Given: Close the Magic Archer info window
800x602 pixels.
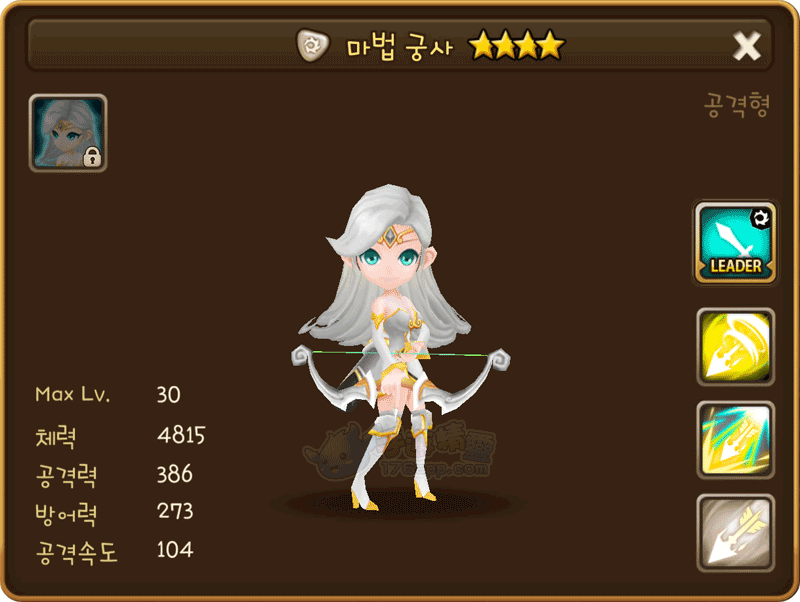Looking at the screenshot, I should tap(747, 45).
